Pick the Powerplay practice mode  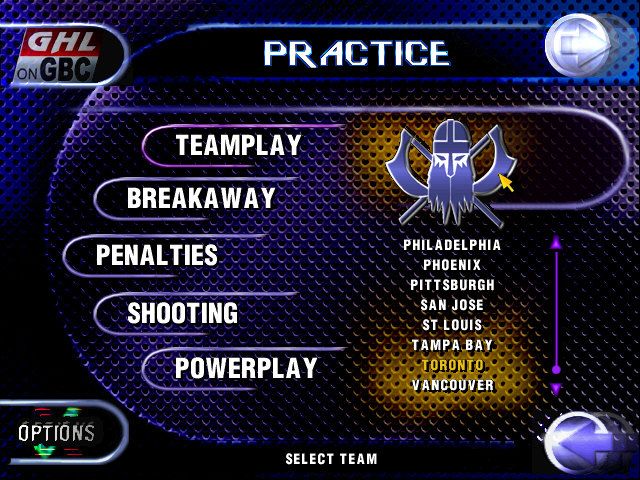(246, 369)
